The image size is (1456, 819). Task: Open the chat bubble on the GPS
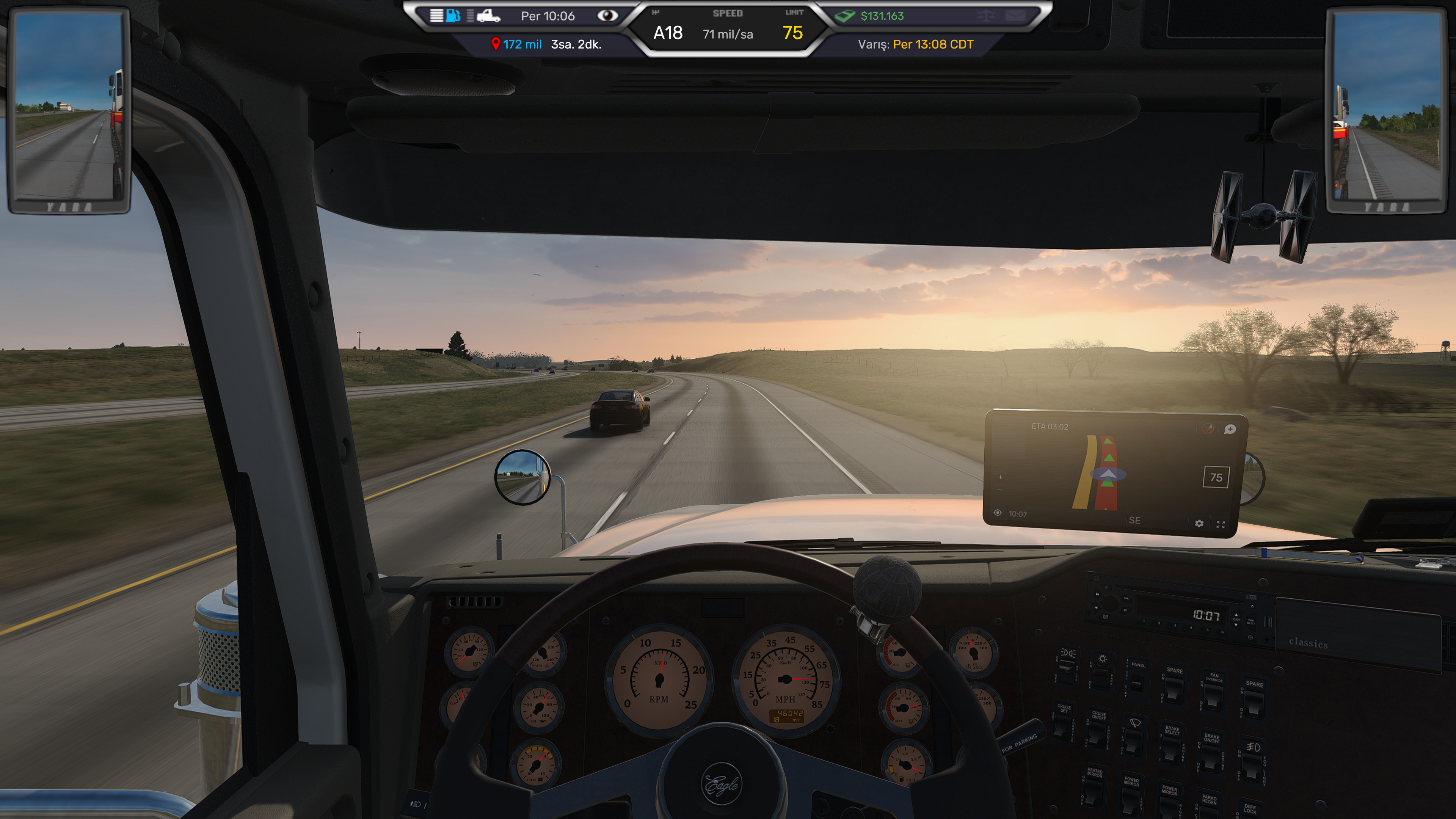pos(1229,430)
